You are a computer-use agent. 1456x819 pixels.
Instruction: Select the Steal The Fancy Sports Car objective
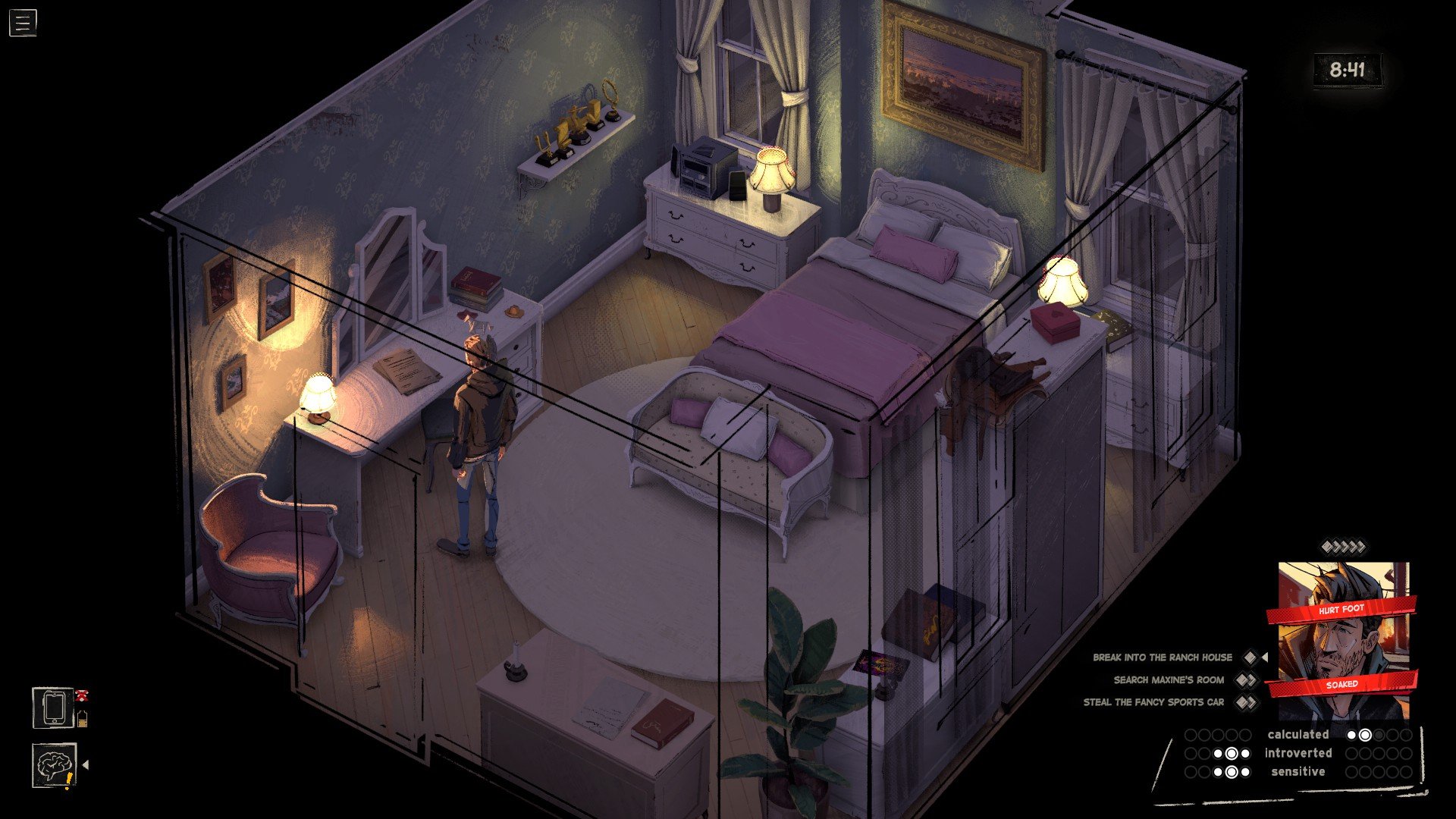coord(1153,702)
